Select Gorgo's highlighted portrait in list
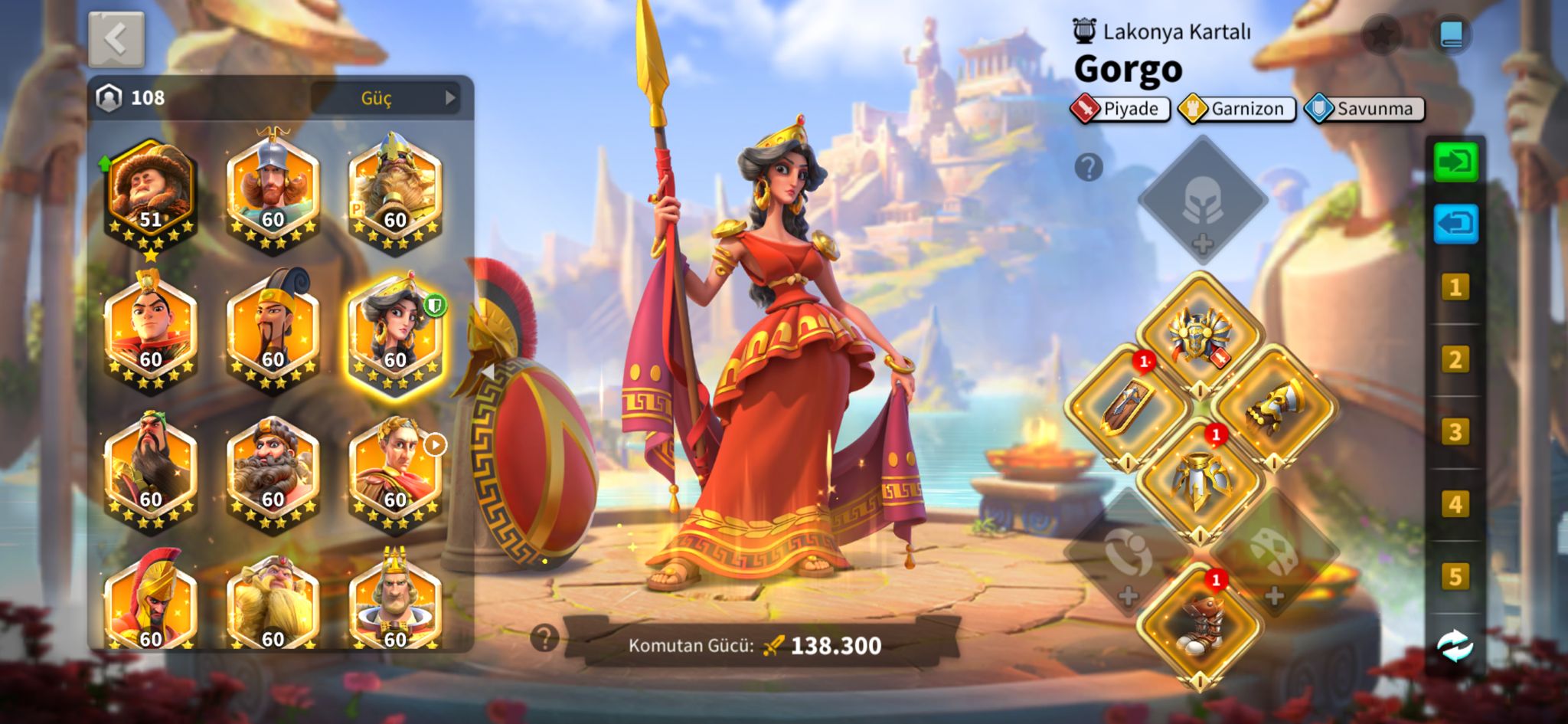Image resolution: width=1568 pixels, height=724 pixels. pyautogui.click(x=395, y=333)
